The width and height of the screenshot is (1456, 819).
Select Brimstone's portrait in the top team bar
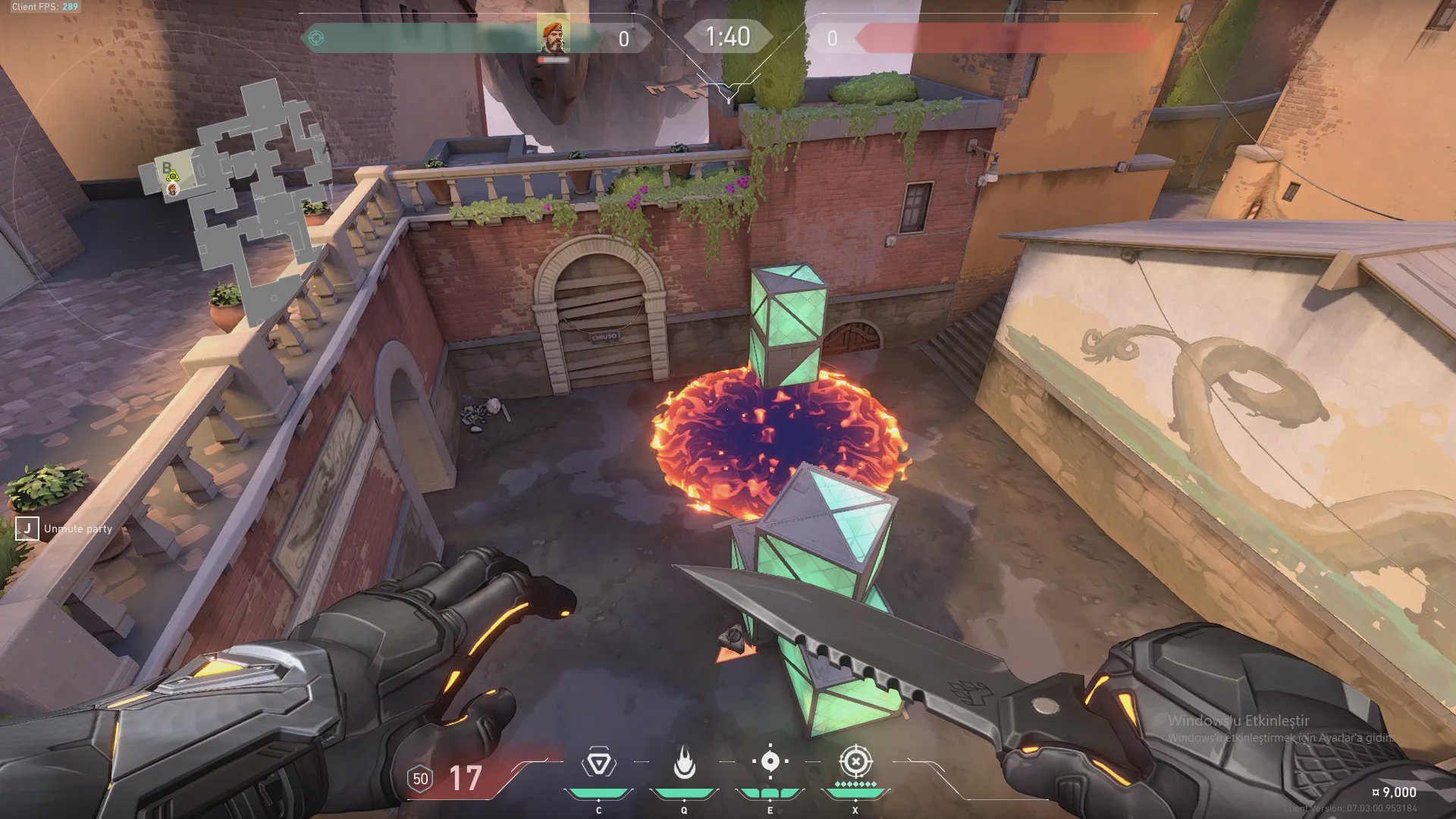(x=554, y=37)
